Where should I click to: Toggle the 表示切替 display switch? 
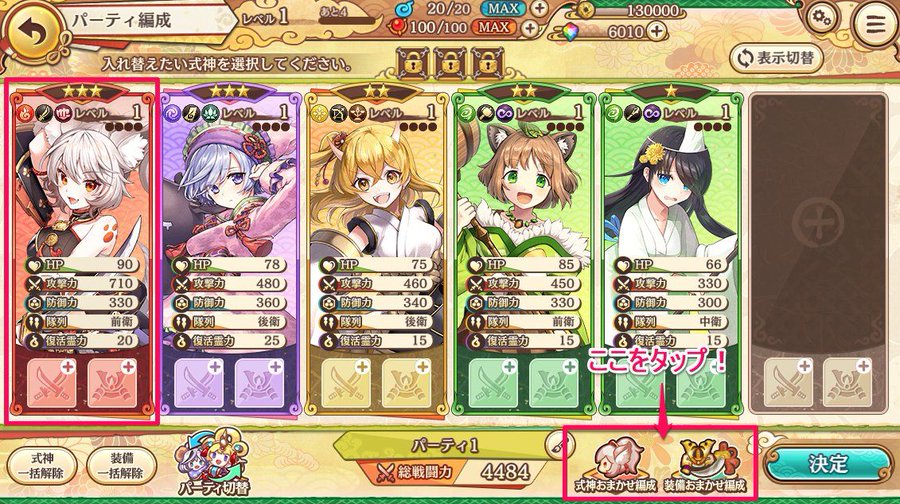click(x=776, y=57)
